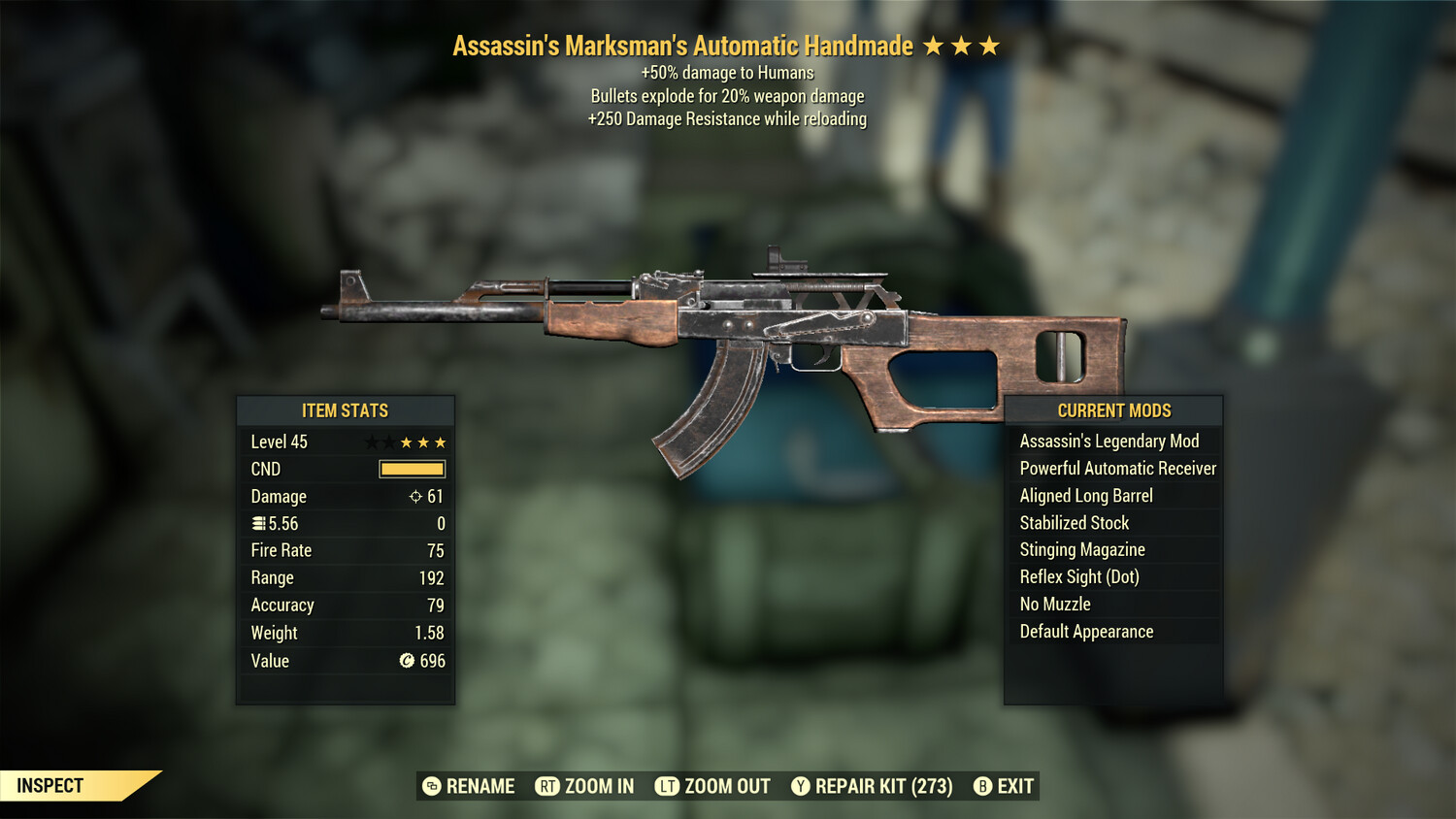Open the Default Appearance entry
1456x819 pixels.
(x=1086, y=631)
